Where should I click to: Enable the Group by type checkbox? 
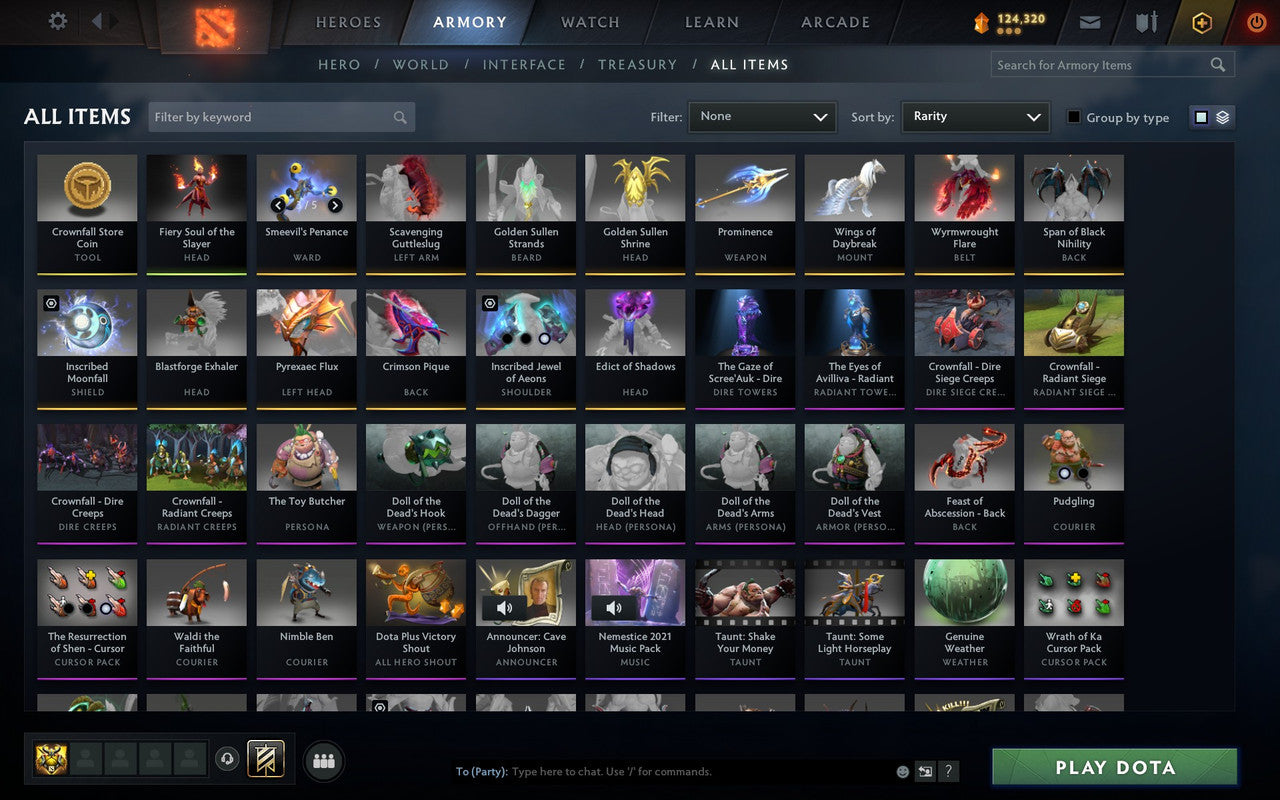tap(1073, 117)
